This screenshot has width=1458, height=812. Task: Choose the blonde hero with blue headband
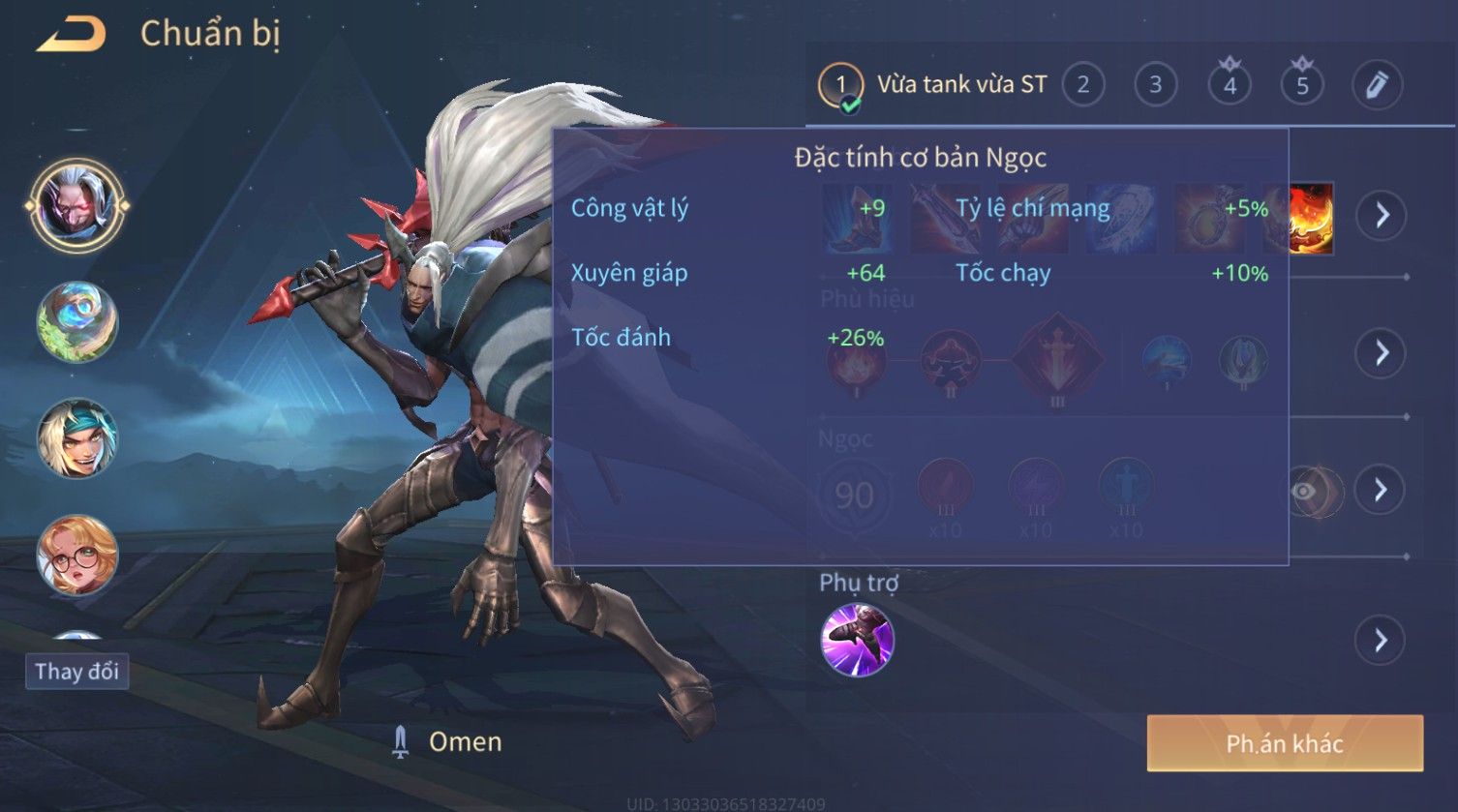coord(76,438)
